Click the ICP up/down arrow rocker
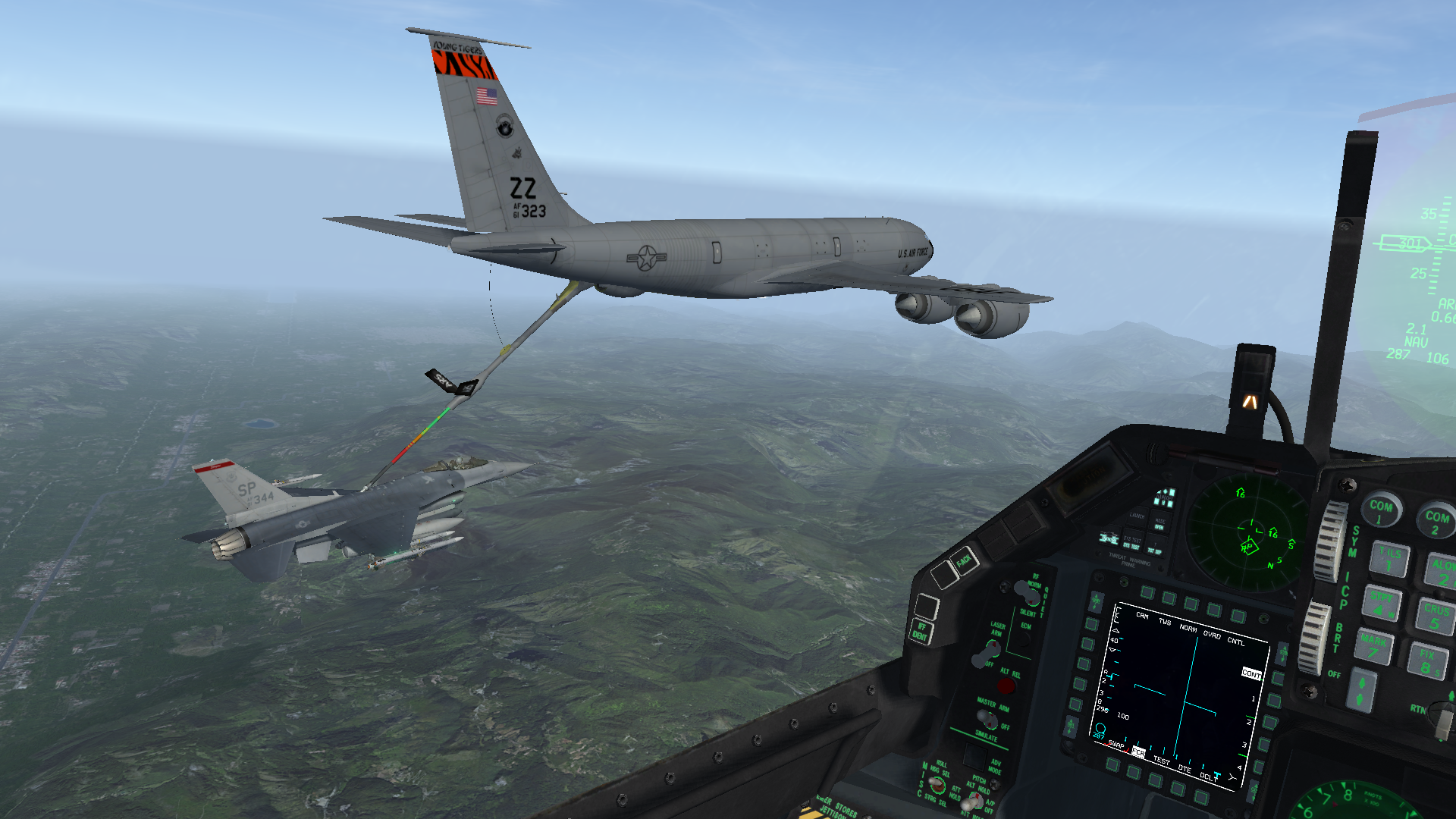 pos(1361,692)
